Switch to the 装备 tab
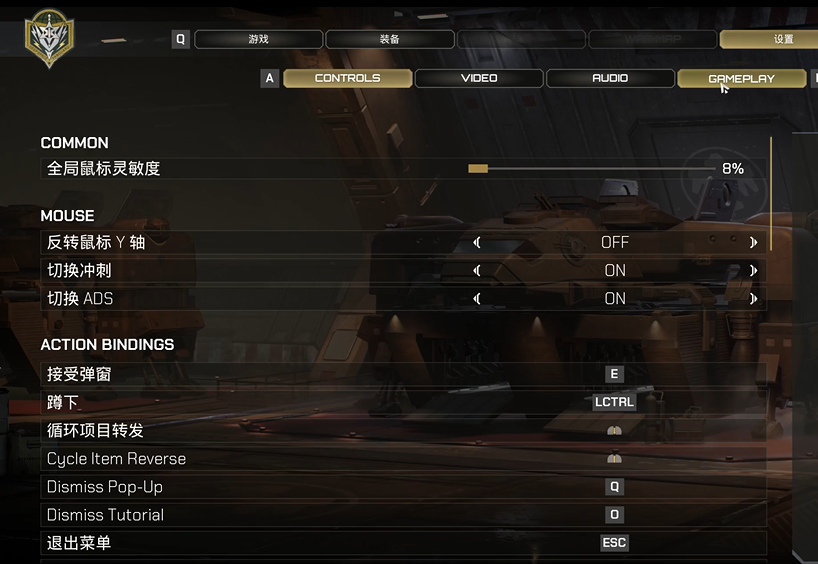This screenshot has width=818, height=564. coord(390,40)
